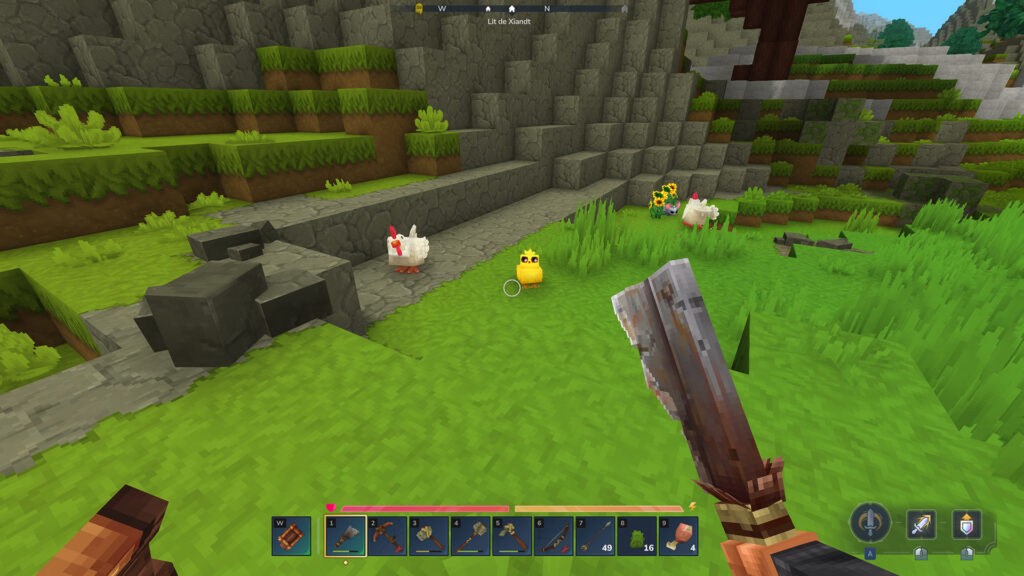Viewport: 1024px width, 576px height.
Task: Select the pickaxe in hotbar slot 2
Action: [387, 536]
